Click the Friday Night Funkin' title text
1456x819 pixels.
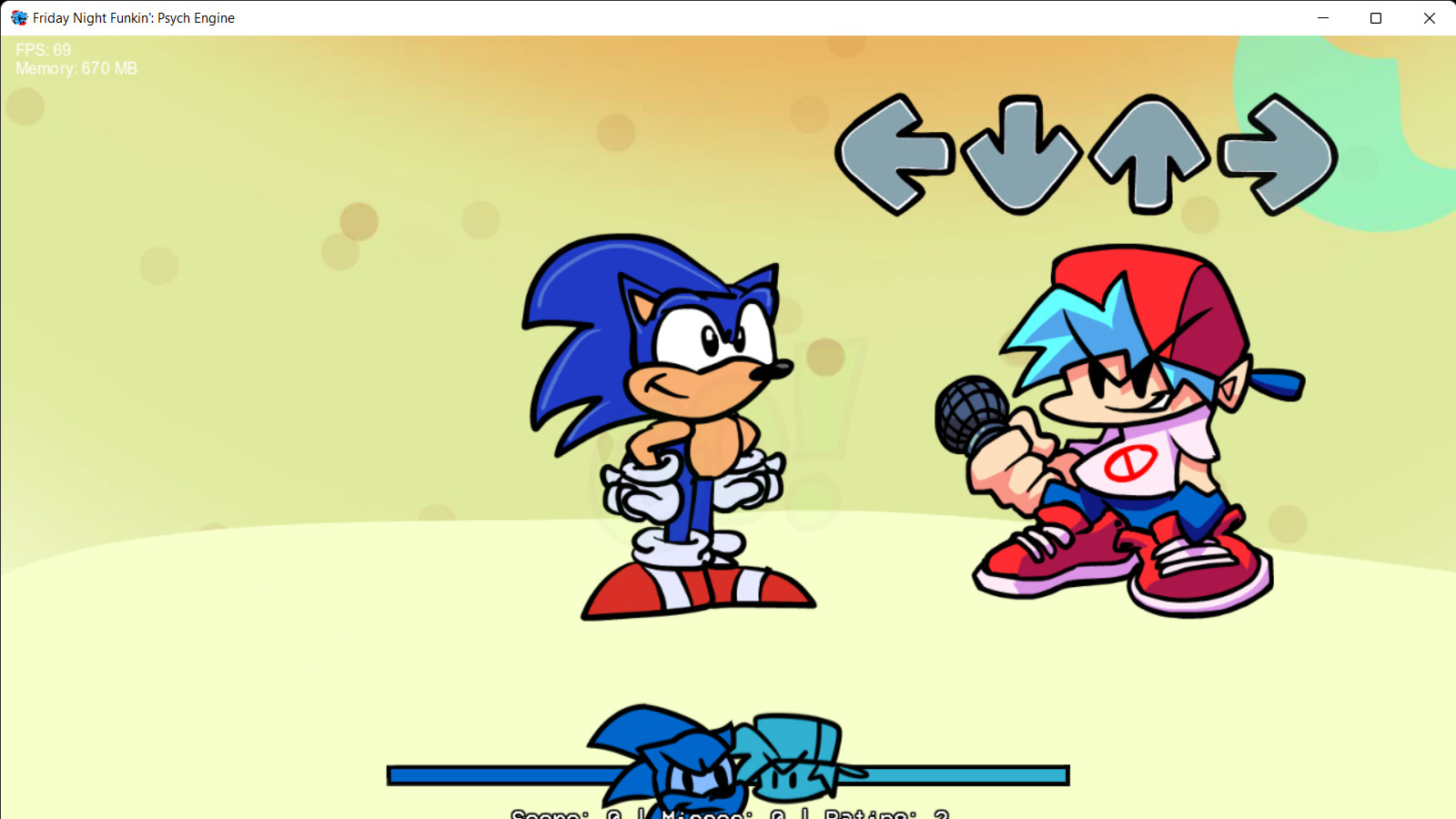pyautogui.click(x=134, y=18)
